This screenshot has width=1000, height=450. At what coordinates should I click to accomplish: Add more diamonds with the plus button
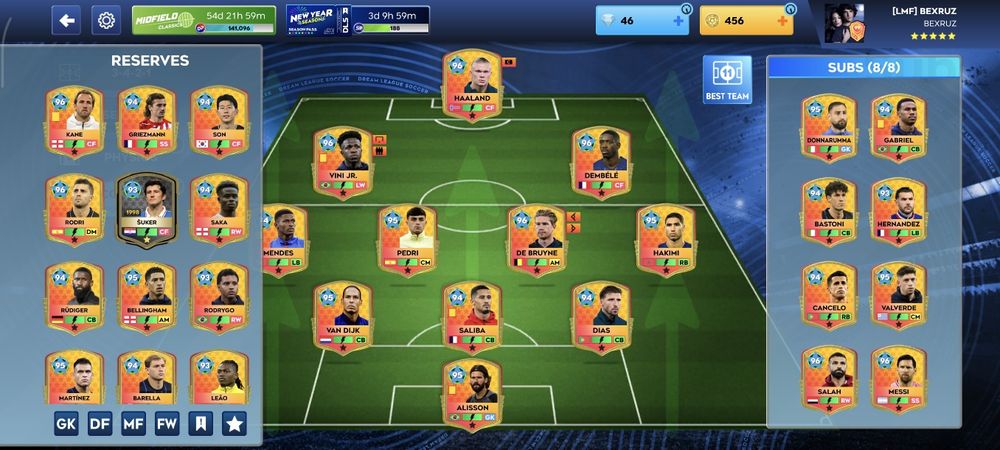677,21
